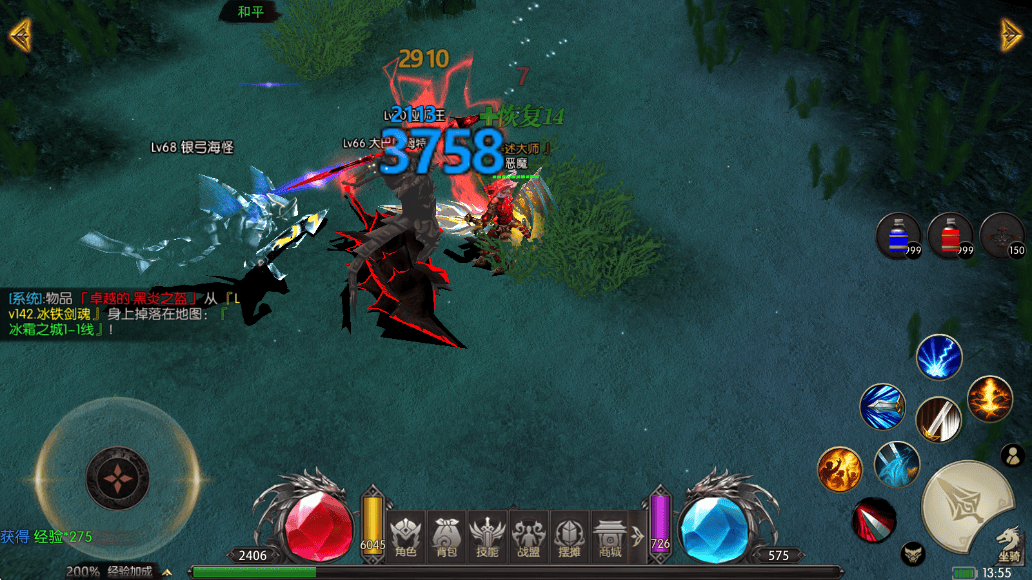Use the red health potion
1032x580 pixels.
[x=950, y=237]
